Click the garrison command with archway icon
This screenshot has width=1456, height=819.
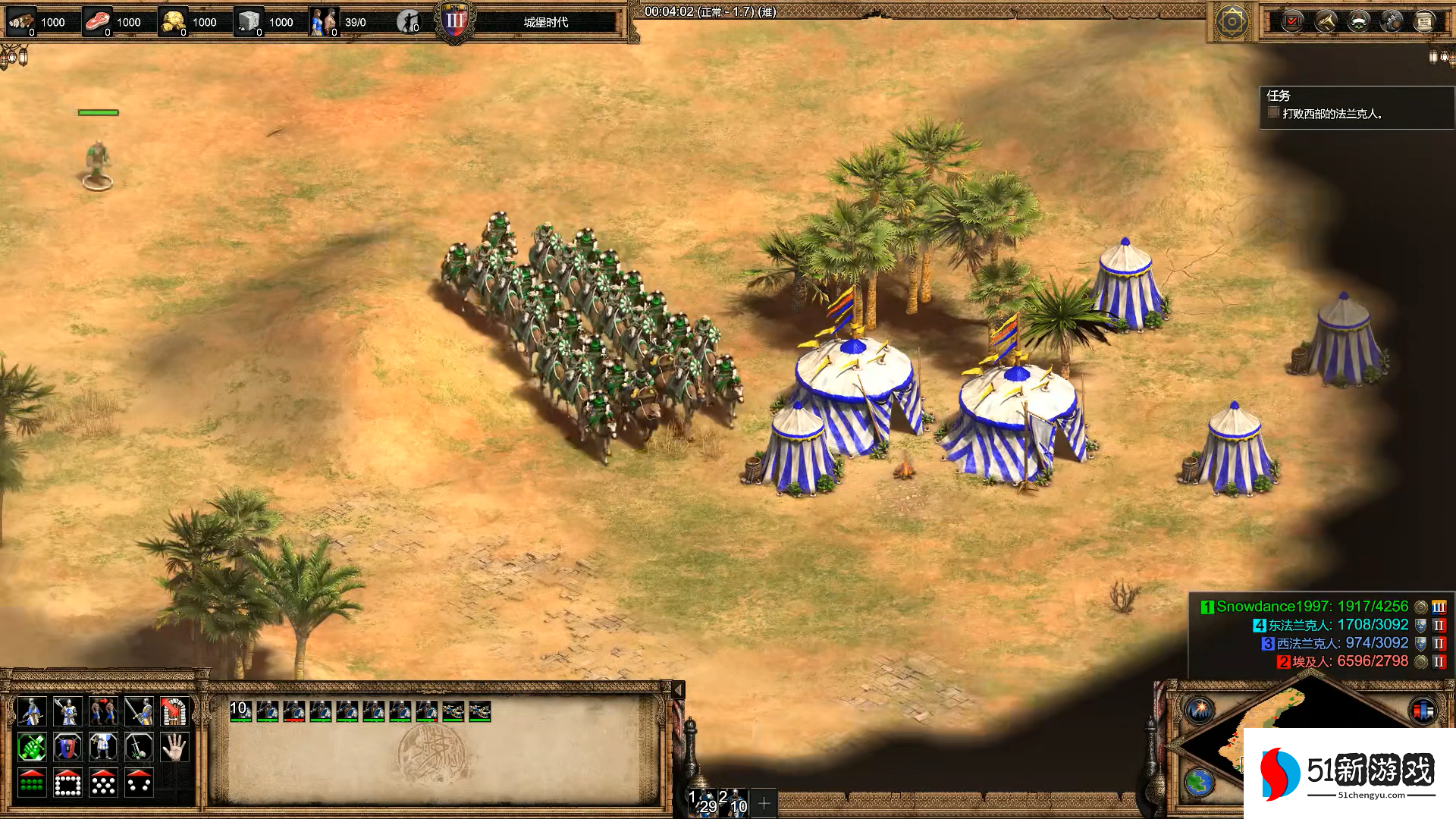174,711
